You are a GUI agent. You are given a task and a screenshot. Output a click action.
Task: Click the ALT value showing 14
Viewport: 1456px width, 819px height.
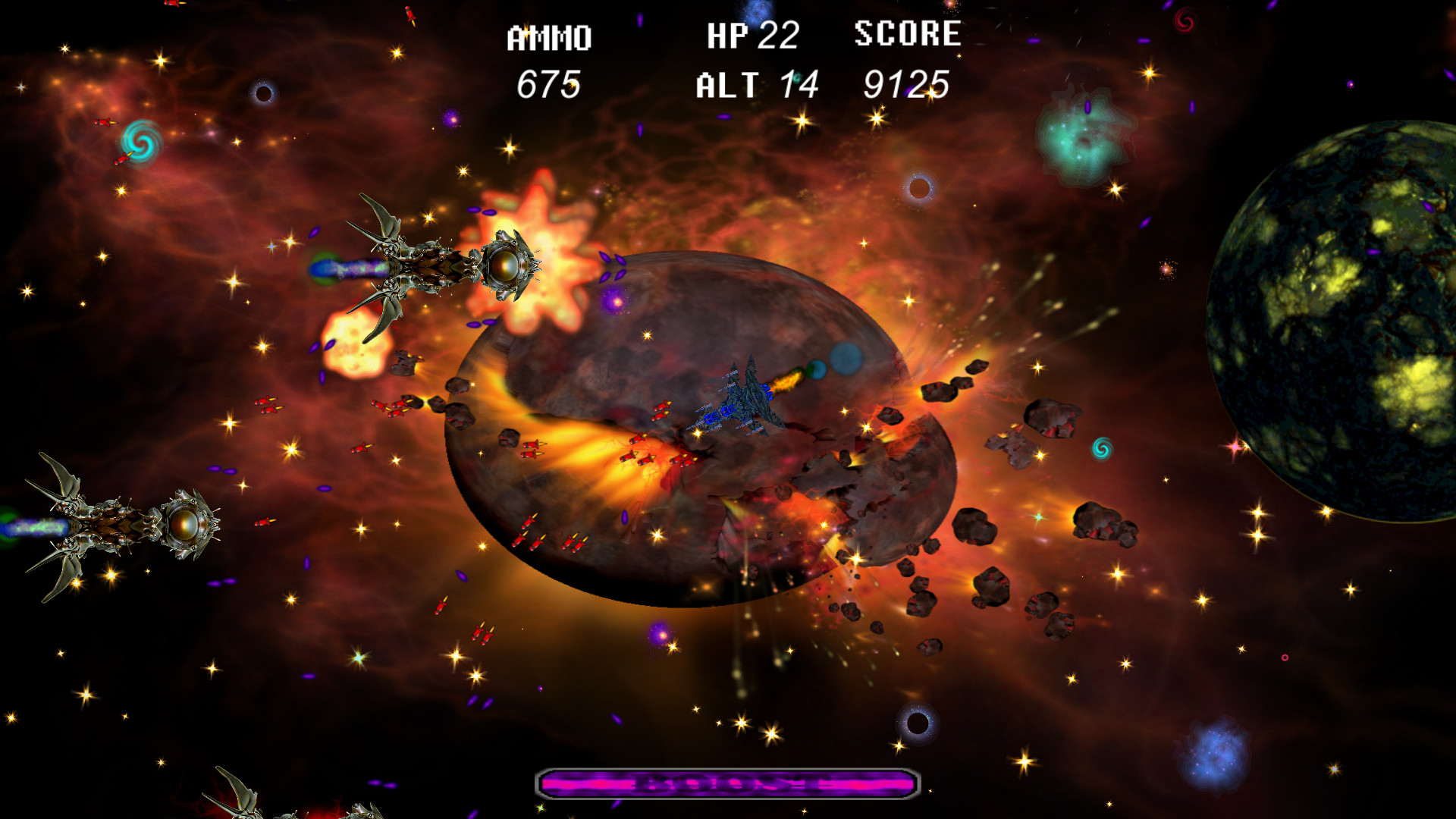click(799, 85)
